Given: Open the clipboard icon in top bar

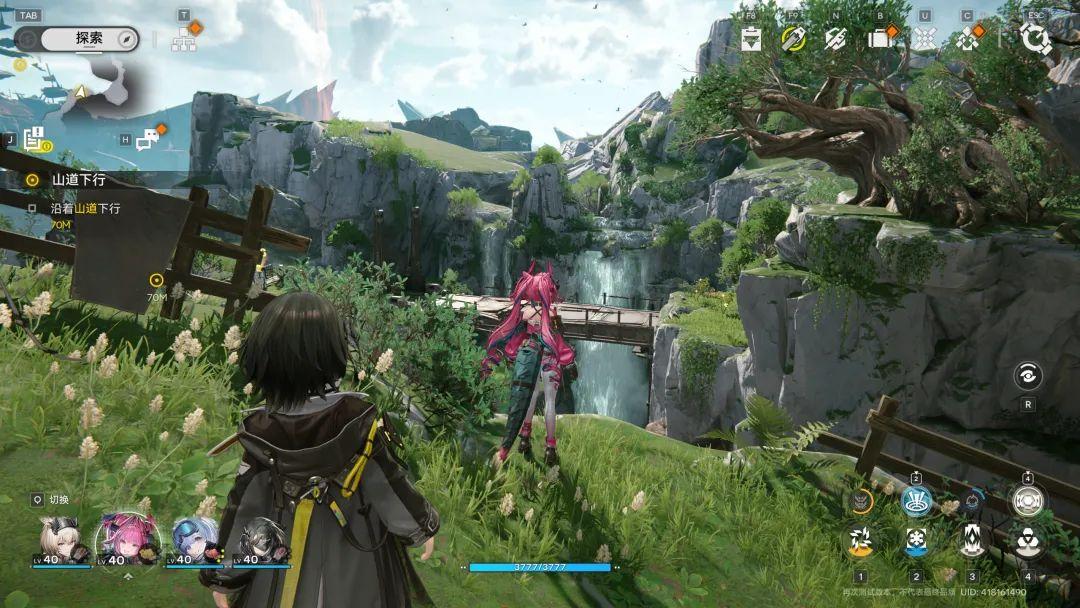Looking at the screenshot, I should click(752, 38).
